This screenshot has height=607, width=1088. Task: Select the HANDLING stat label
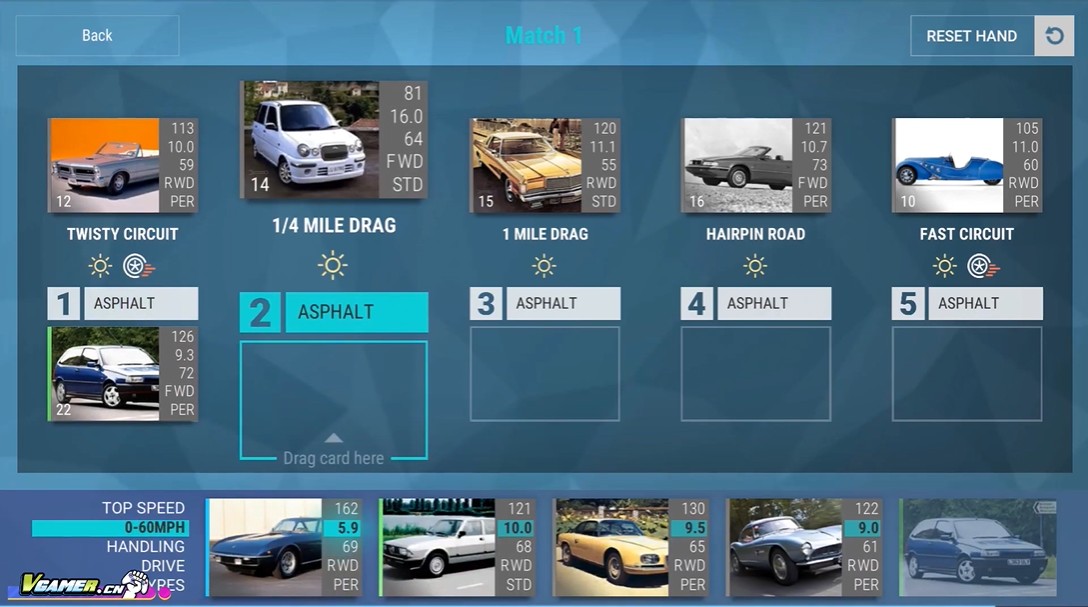tap(146, 546)
